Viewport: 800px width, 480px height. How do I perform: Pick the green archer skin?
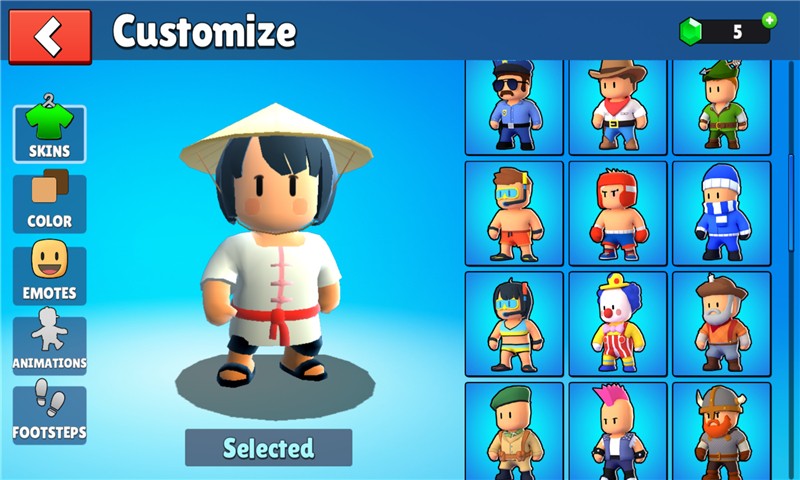point(721,105)
